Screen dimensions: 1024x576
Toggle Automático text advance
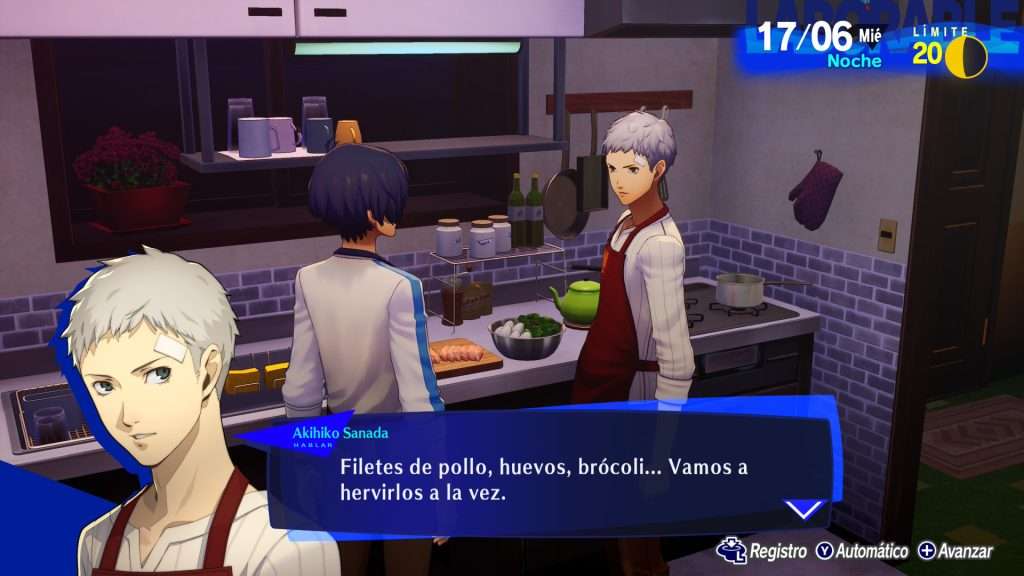click(861, 551)
